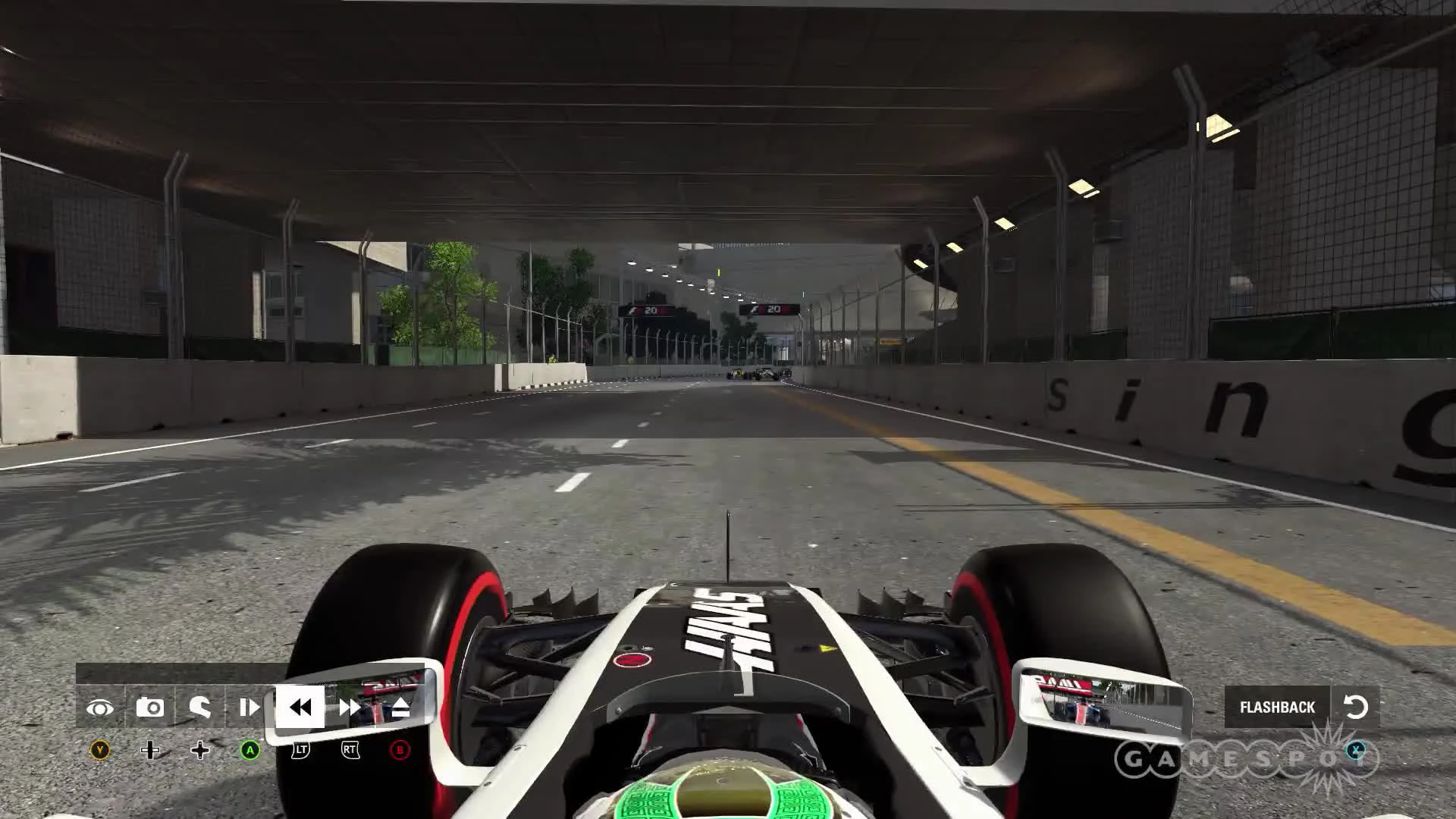Select the highlighted rewind control
Viewport: 1456px width, 819px height.
point(301,707)
